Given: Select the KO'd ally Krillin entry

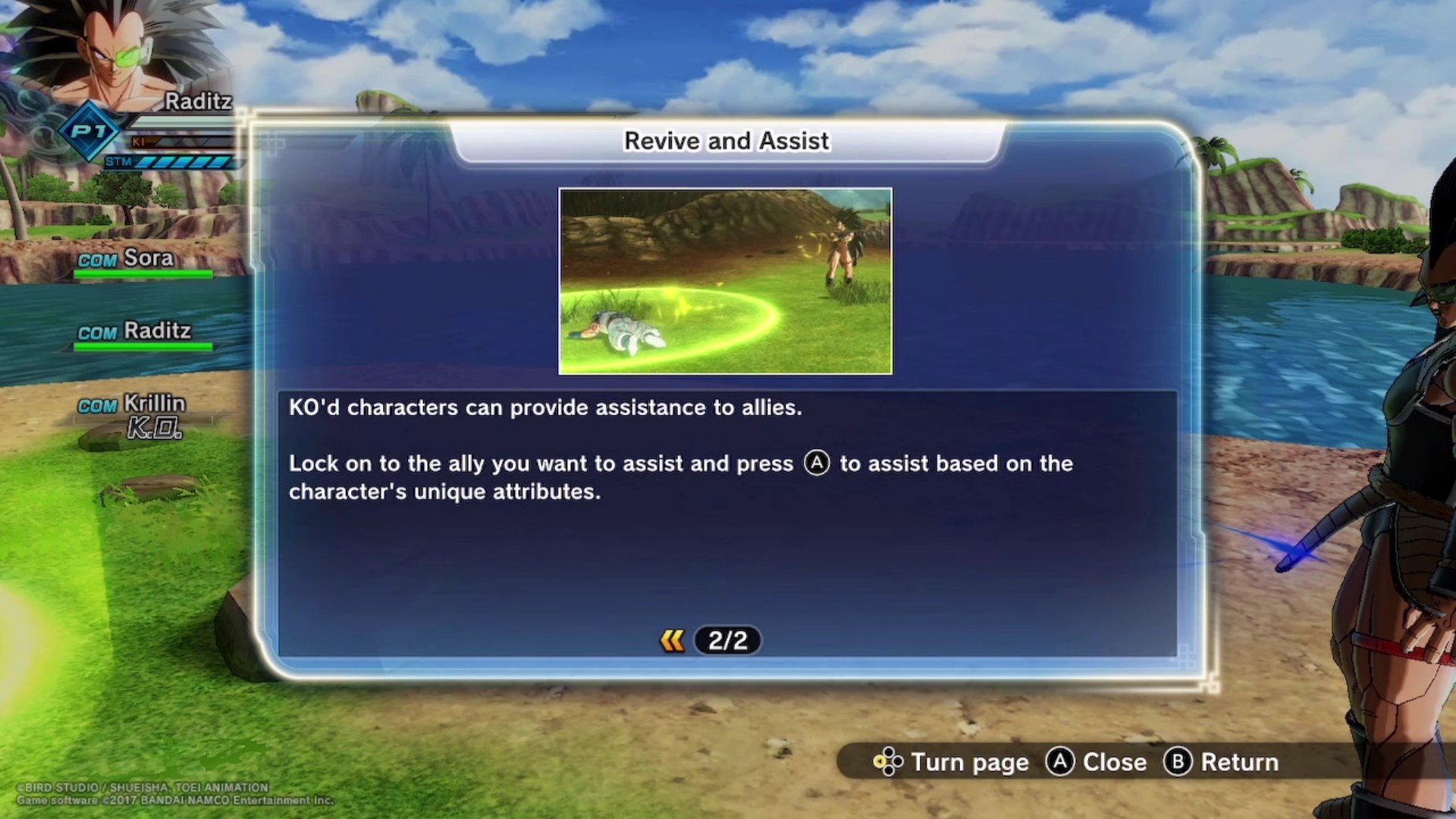Looking at the screenshot, I should (x=144, y=413).
